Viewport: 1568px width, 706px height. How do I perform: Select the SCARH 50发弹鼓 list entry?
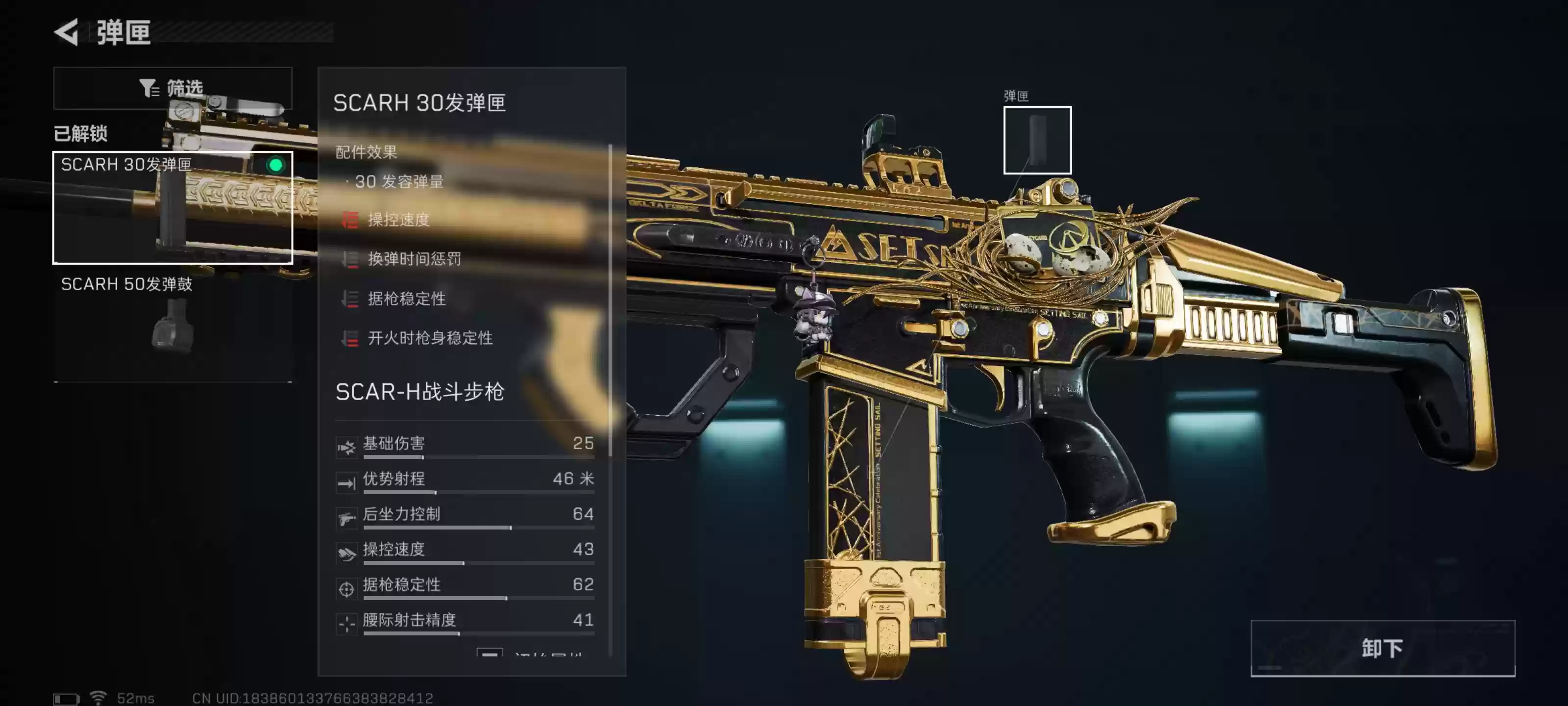128,284
